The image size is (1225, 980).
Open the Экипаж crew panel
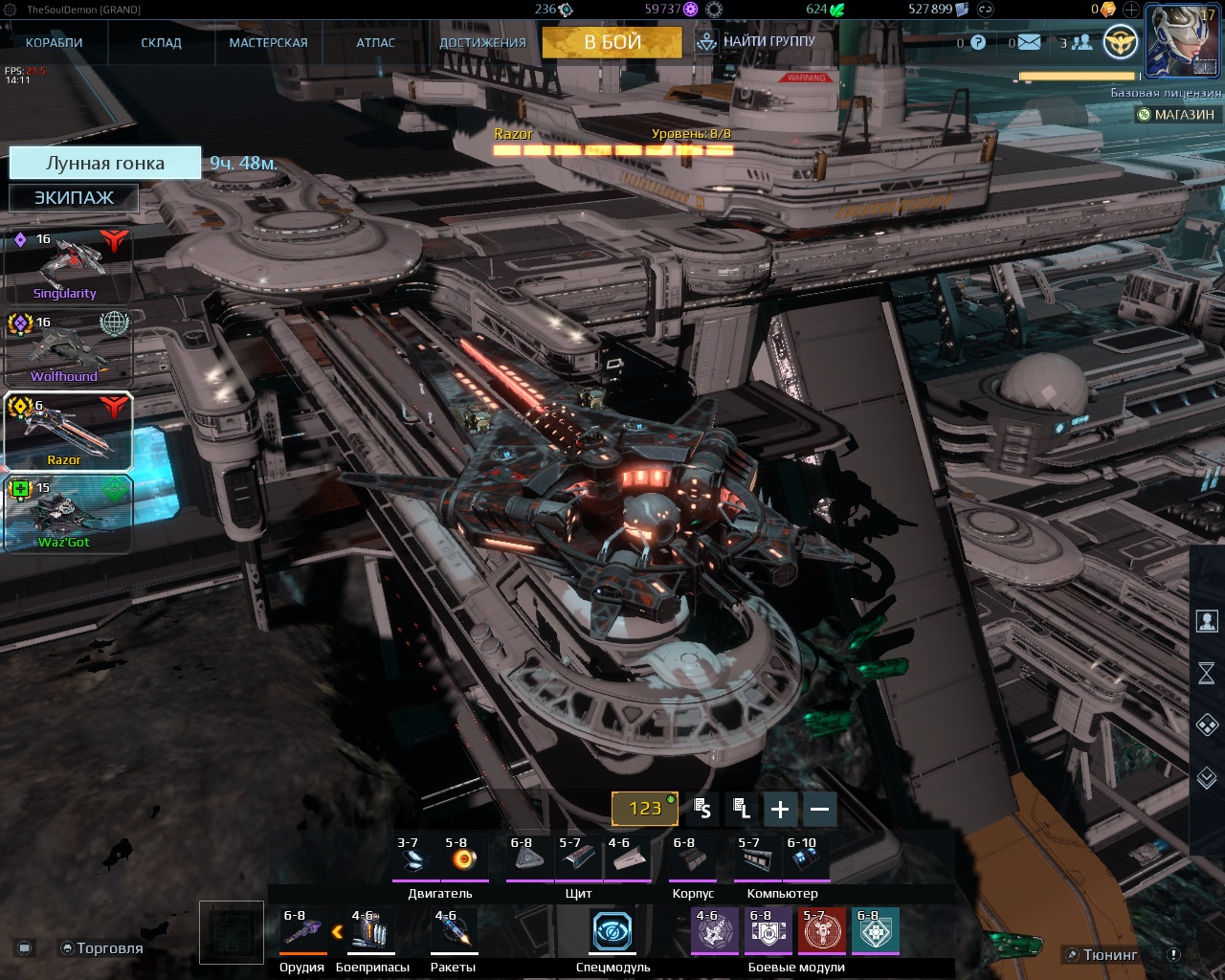click(x=74, y=198)
